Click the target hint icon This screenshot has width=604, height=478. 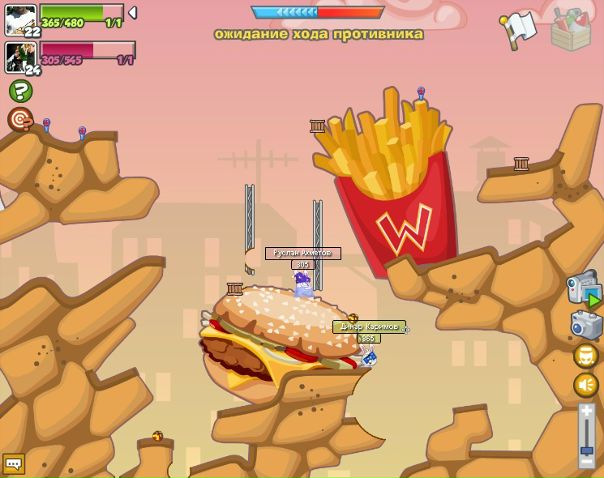click(x=20, y=120)
